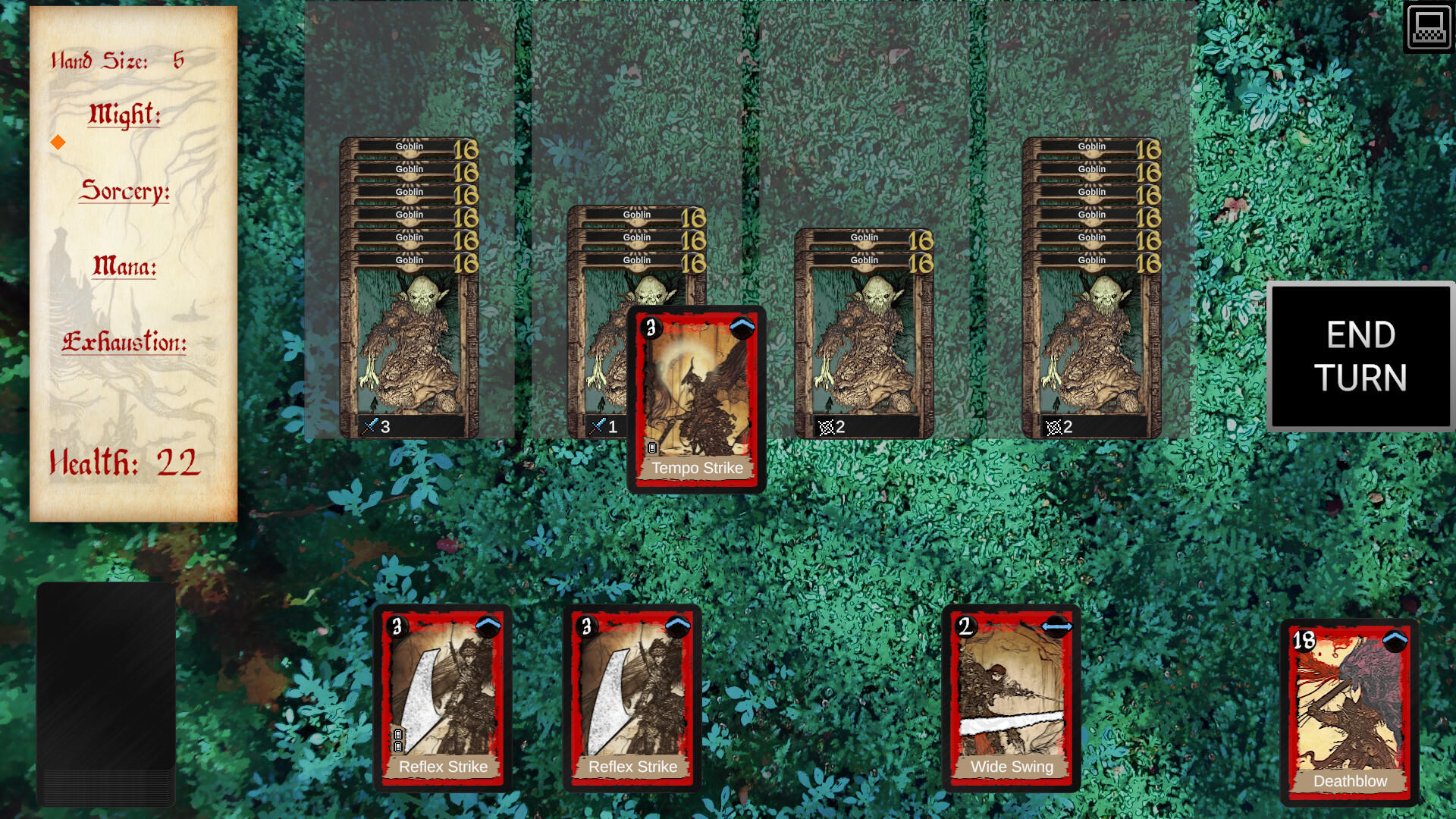Click the sword attack icon on leftmost Goblin stack

(369, 426)
